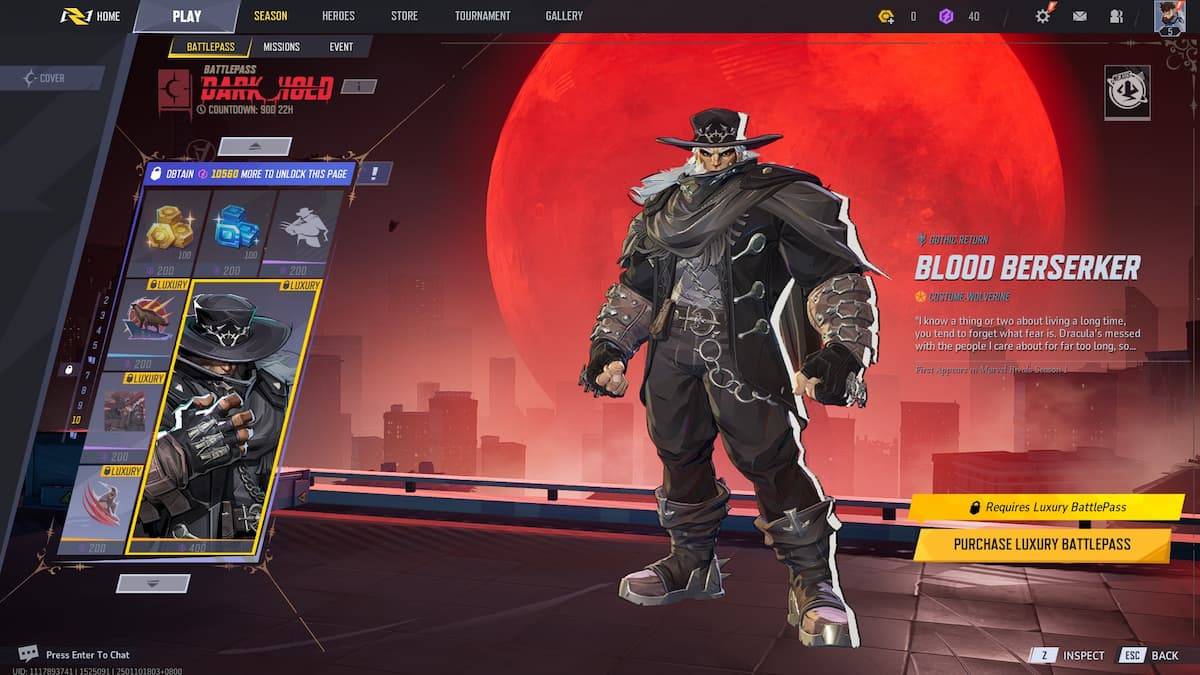
Task: Click the Purchase Luxury BattlePass button
Action: click(x=1041, y=544)
